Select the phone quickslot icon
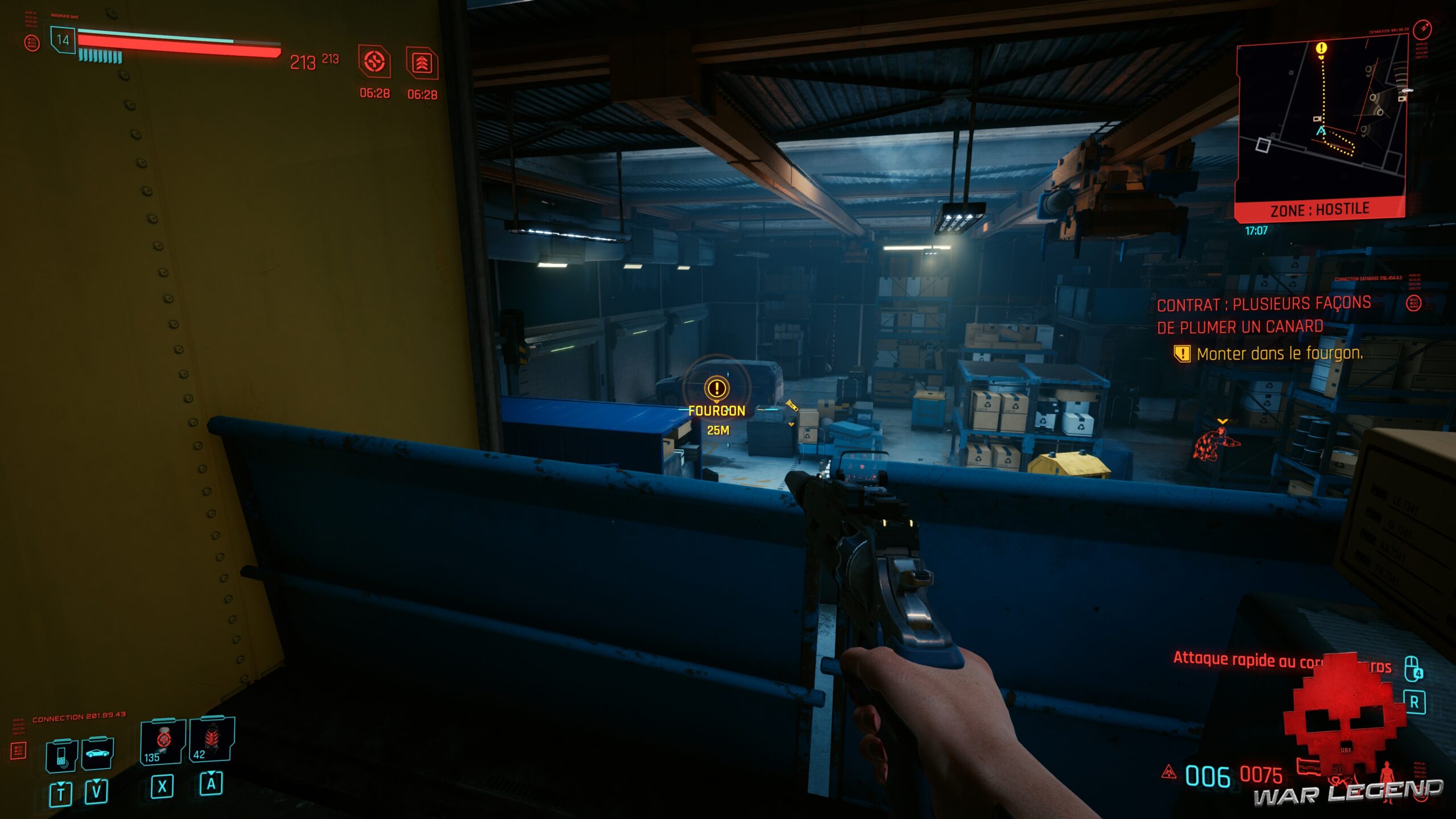The width and height of the screenshot is (1456, 819). coord(61,755)
